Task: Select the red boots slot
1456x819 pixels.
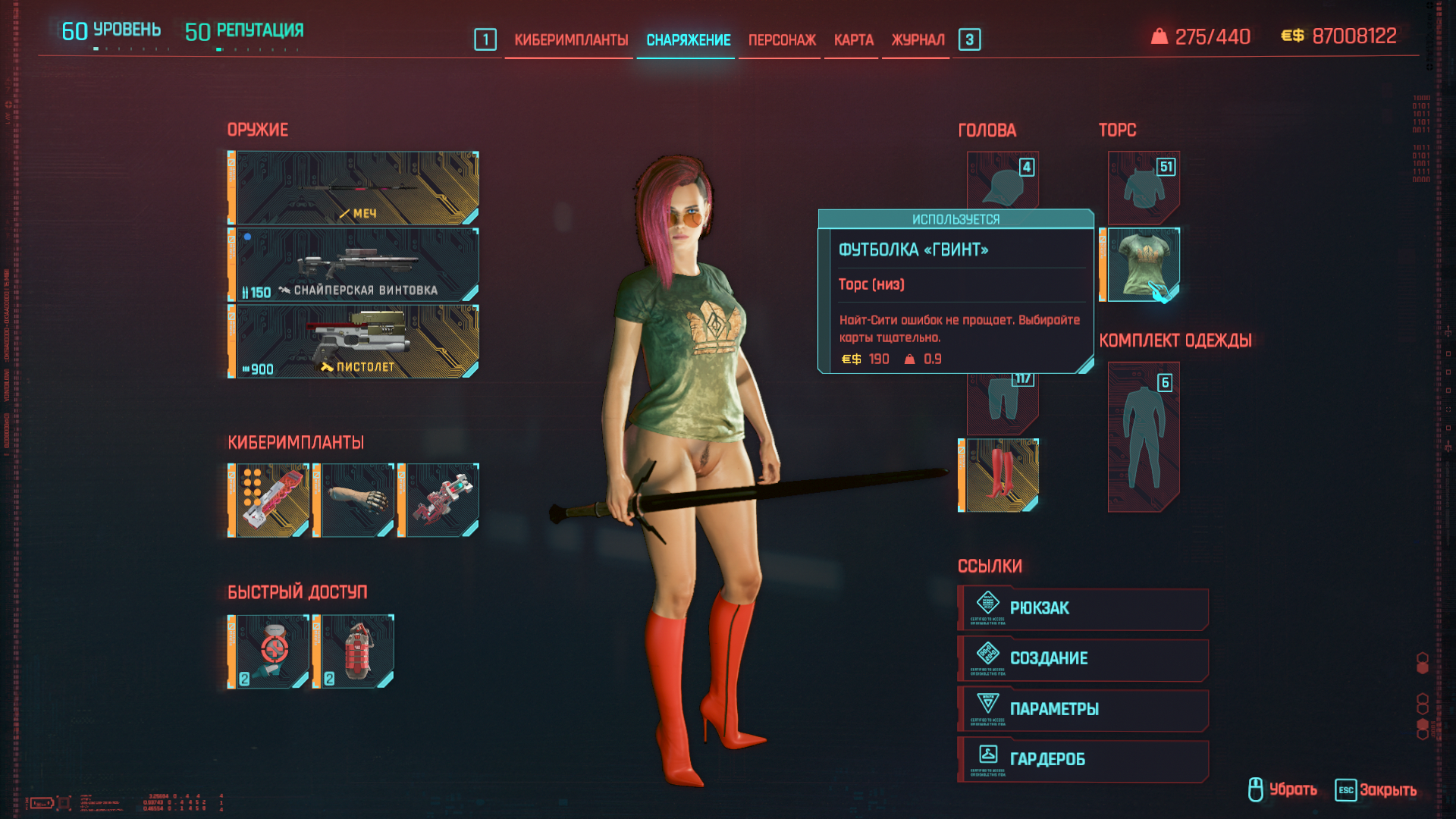Action: tap(1002, 475)
